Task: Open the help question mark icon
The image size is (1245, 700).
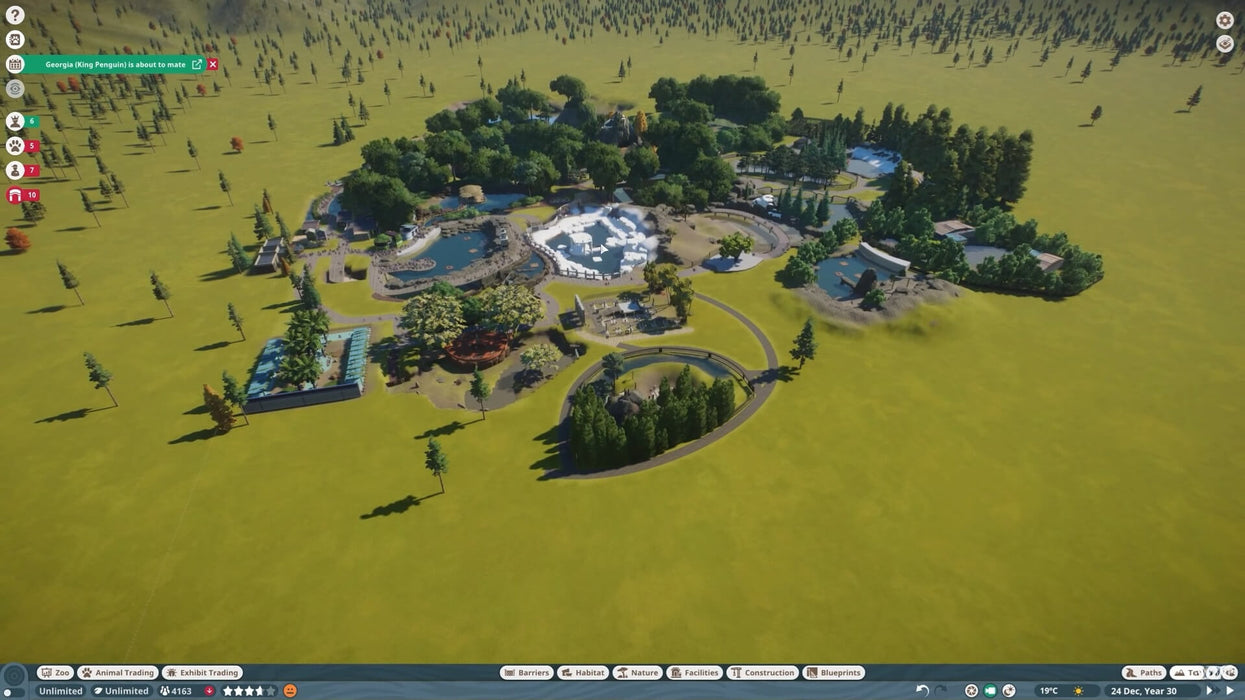Action: coord(15,15)
